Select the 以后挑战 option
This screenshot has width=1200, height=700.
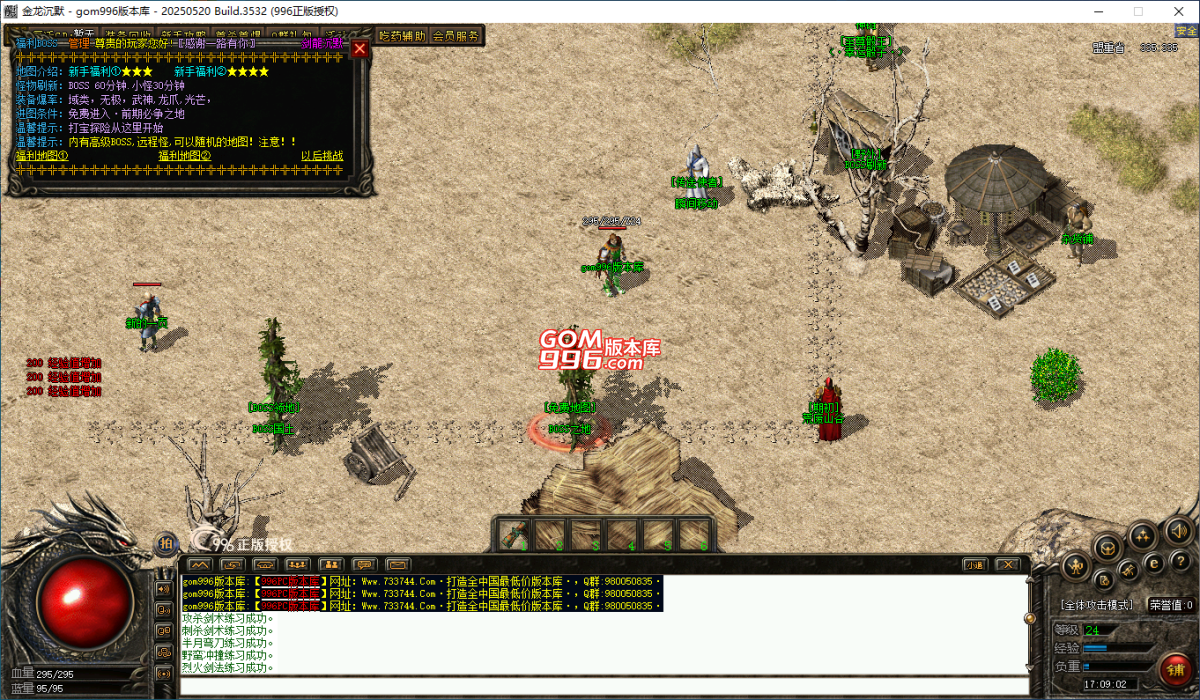pyautogui.click(x=322, y=156)
